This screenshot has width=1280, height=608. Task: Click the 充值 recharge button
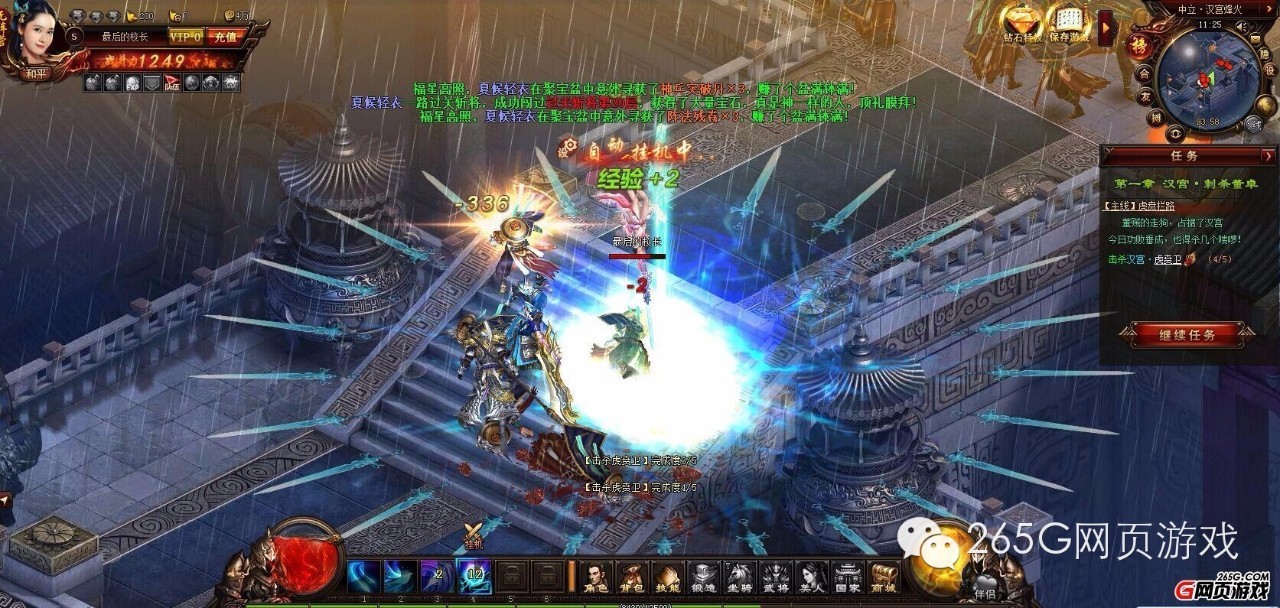[224, 37]
